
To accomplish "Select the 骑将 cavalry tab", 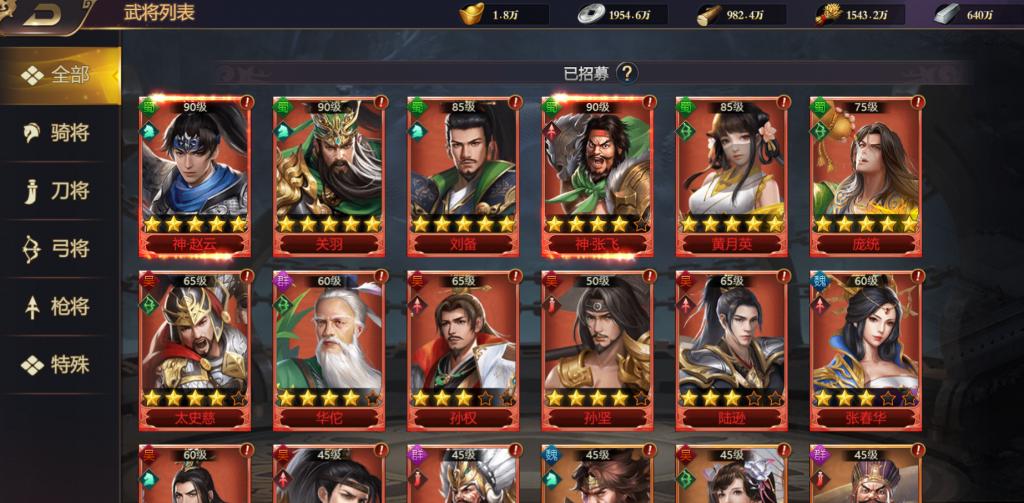I will click(x=60, y=133).
